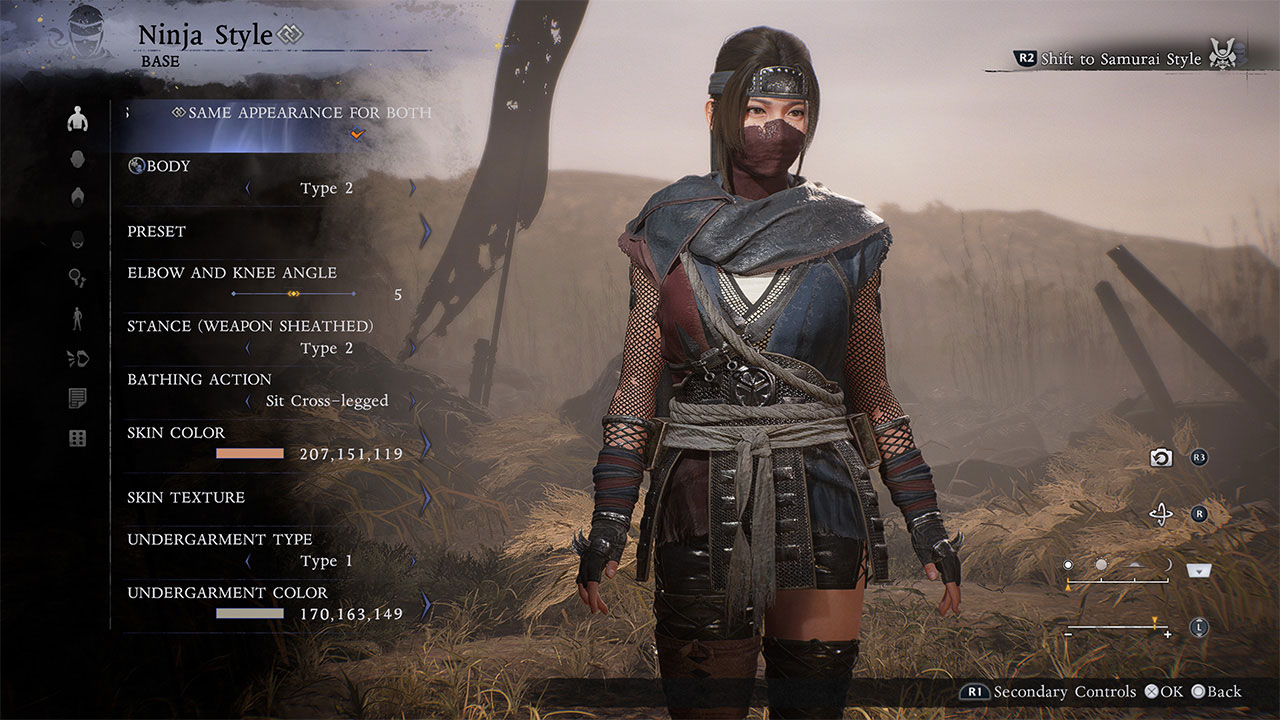
Task: Adjust the camera zoom slider
Action: [x=1118, y=628]
